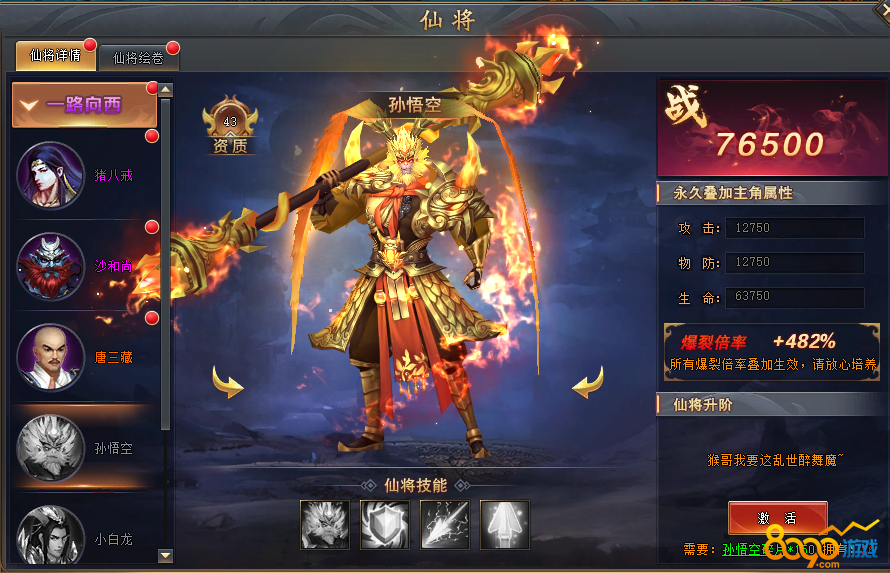Screen dimensions: 890x573
Task: Rotate model with the left golden arrow
Action: coord(228,381)
